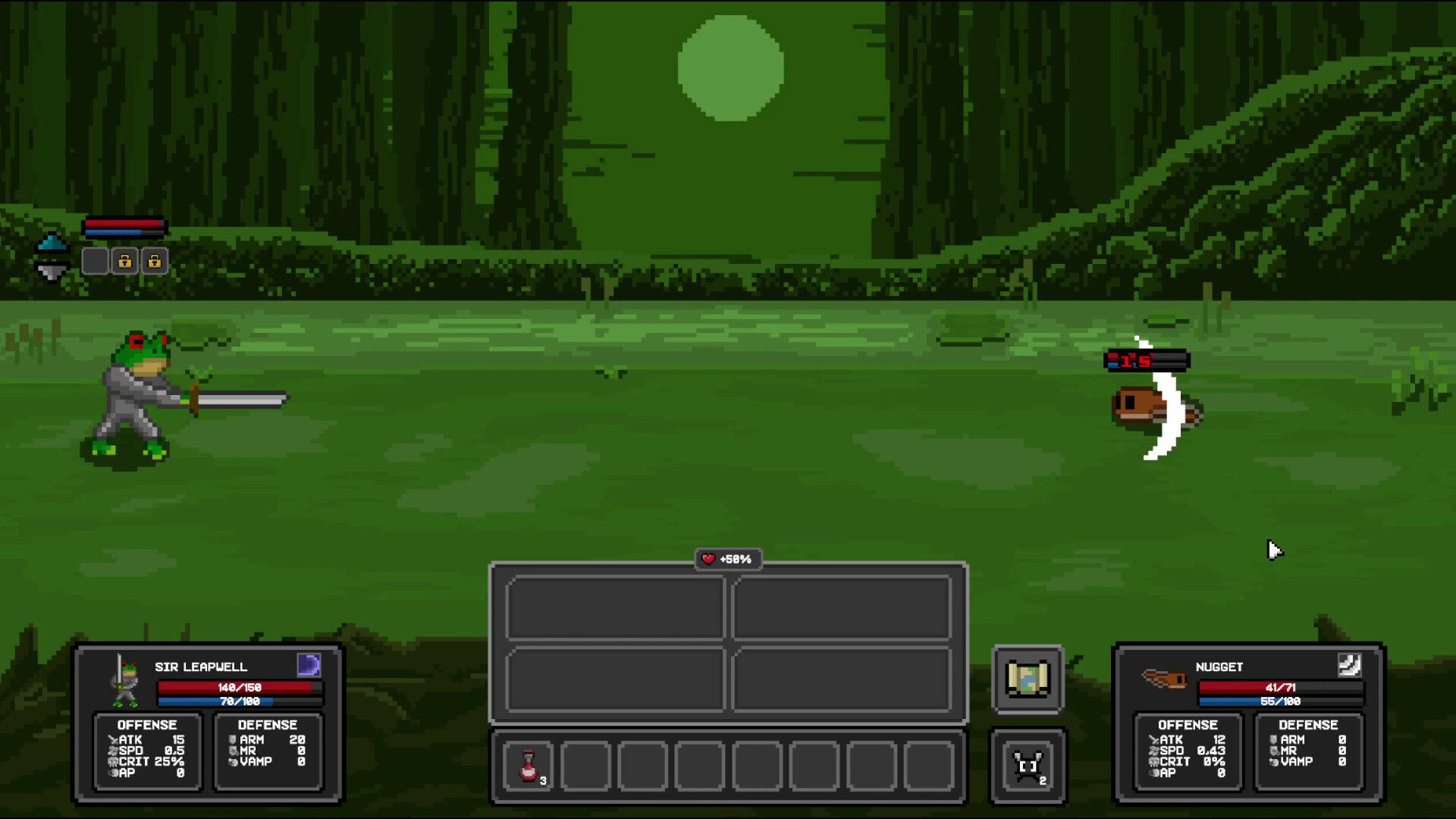Select an empty slot in the center equipment panel
This screenshot has height=819, width=1456.
pos(615,607)
